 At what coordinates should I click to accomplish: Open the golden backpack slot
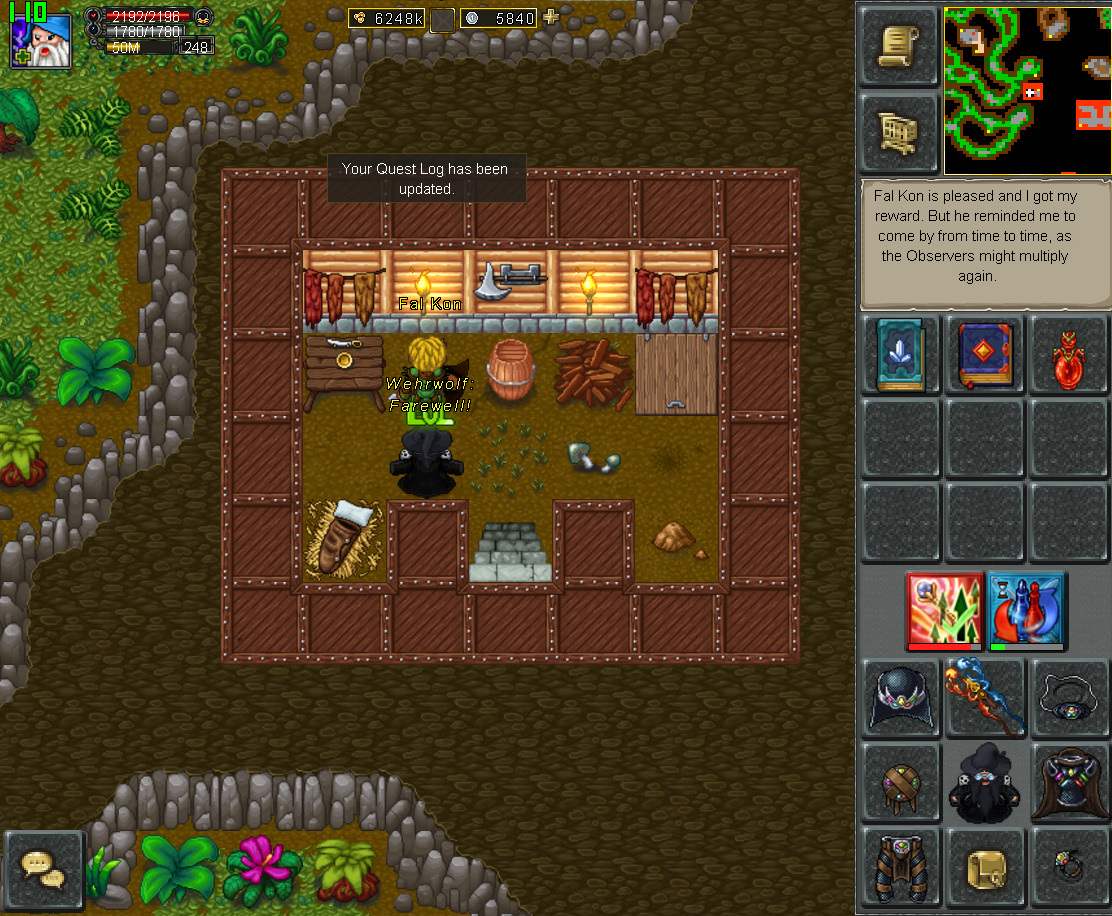click(985, 866)
